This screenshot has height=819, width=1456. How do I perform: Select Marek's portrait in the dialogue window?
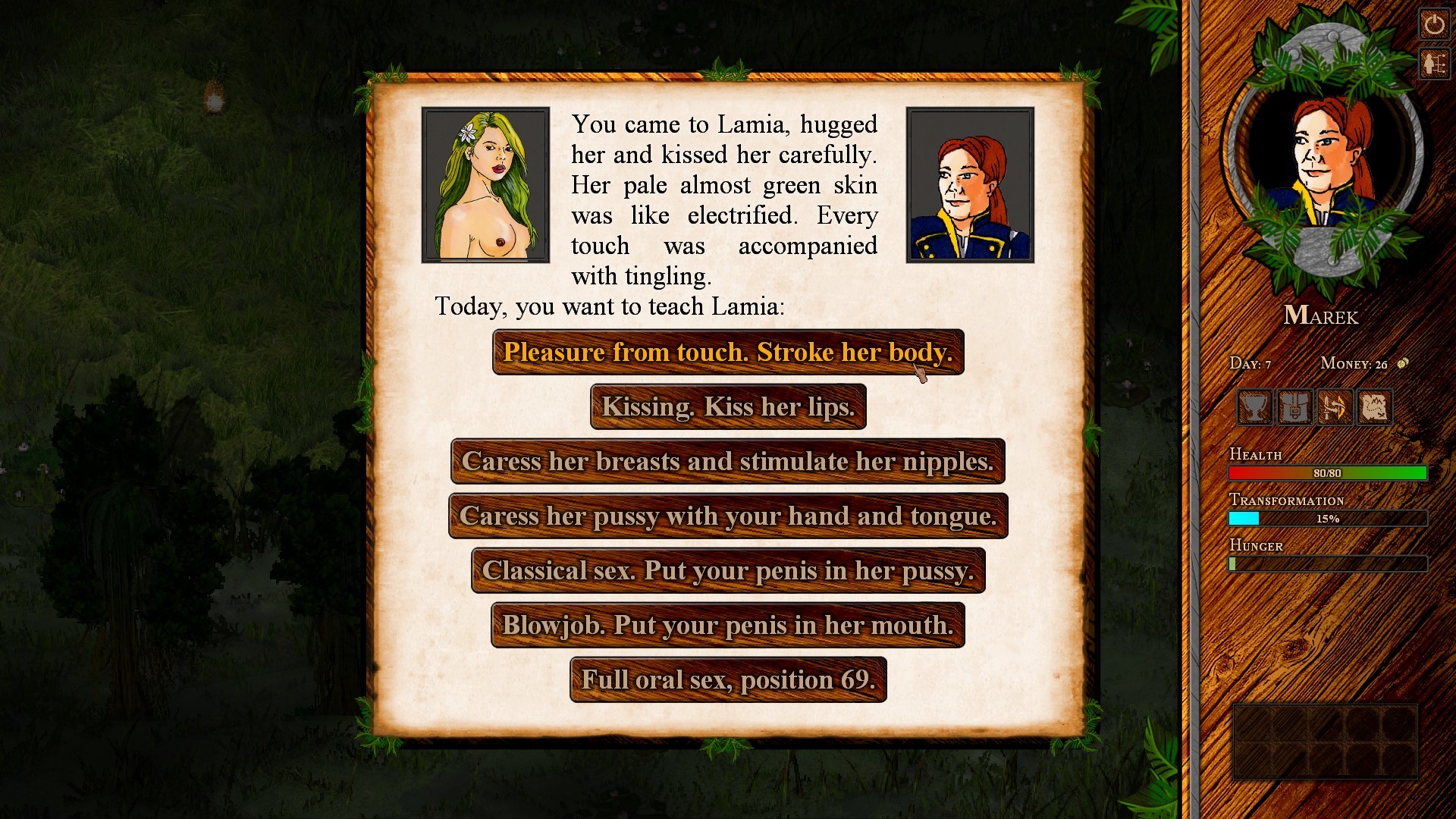point(970,183)
